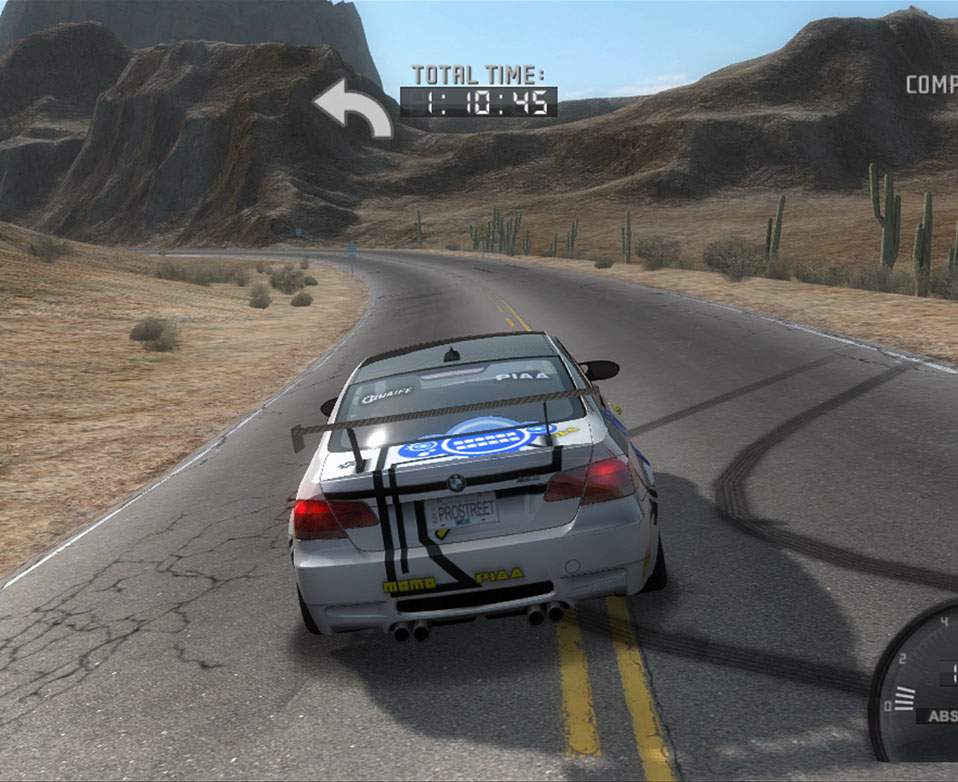Select the ABS indicator on the gauge

click(x=941, y=716)
